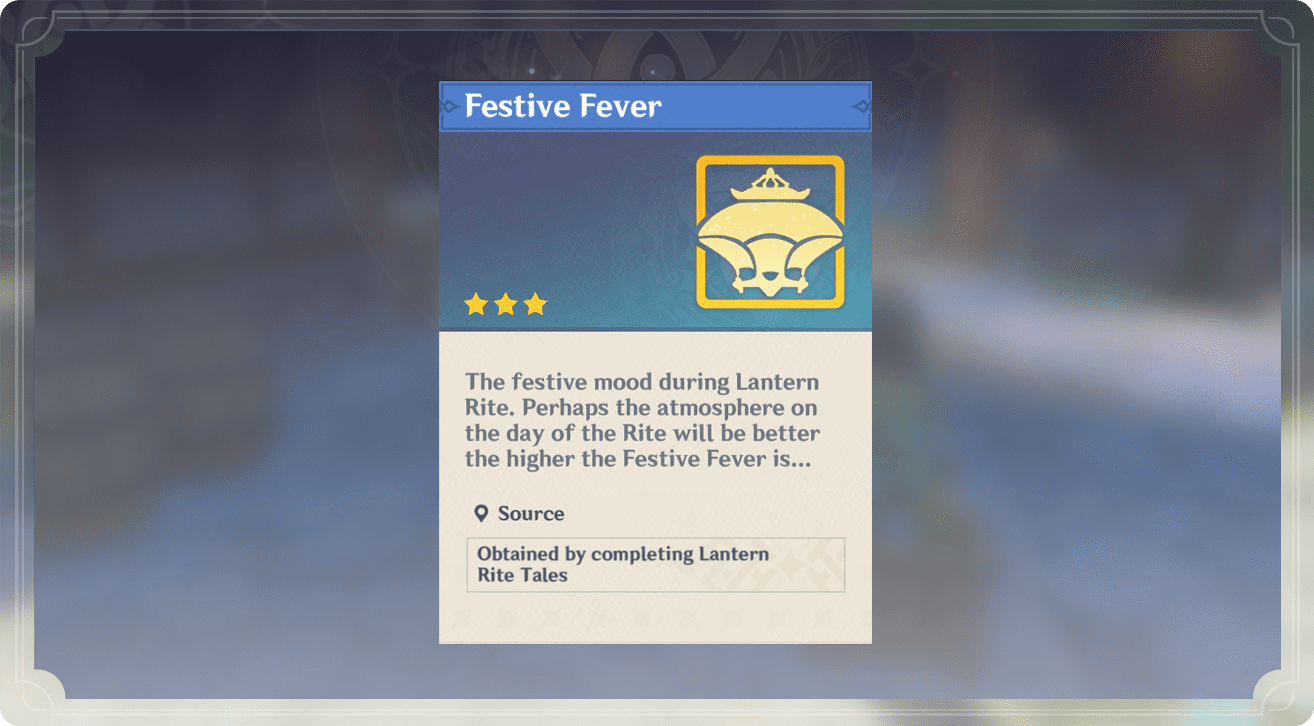The image size is (1314, 726).
Task: Click the Festive Fever item icon
Action: point(769,232)
